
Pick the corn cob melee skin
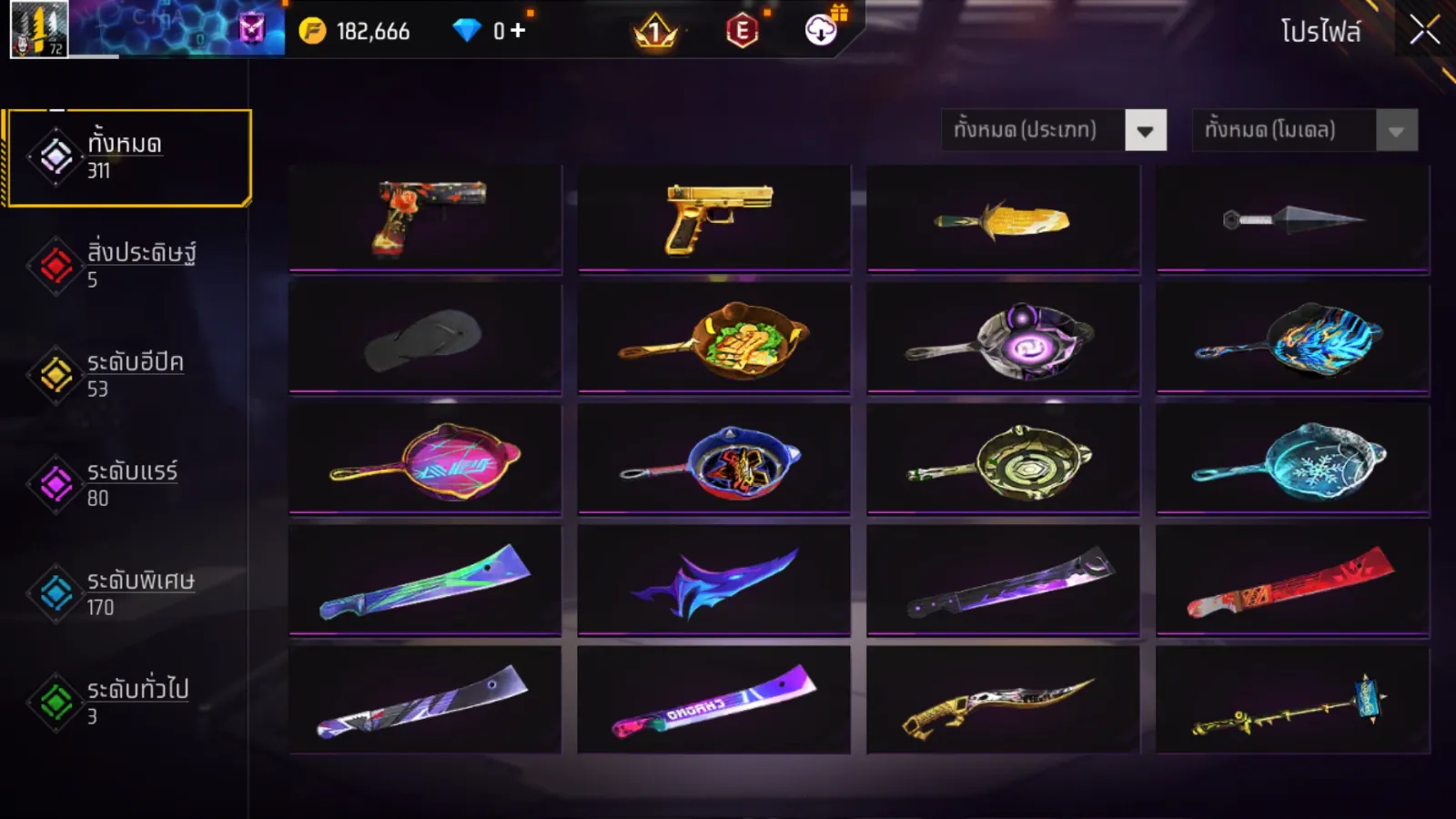click(1003, 218)
